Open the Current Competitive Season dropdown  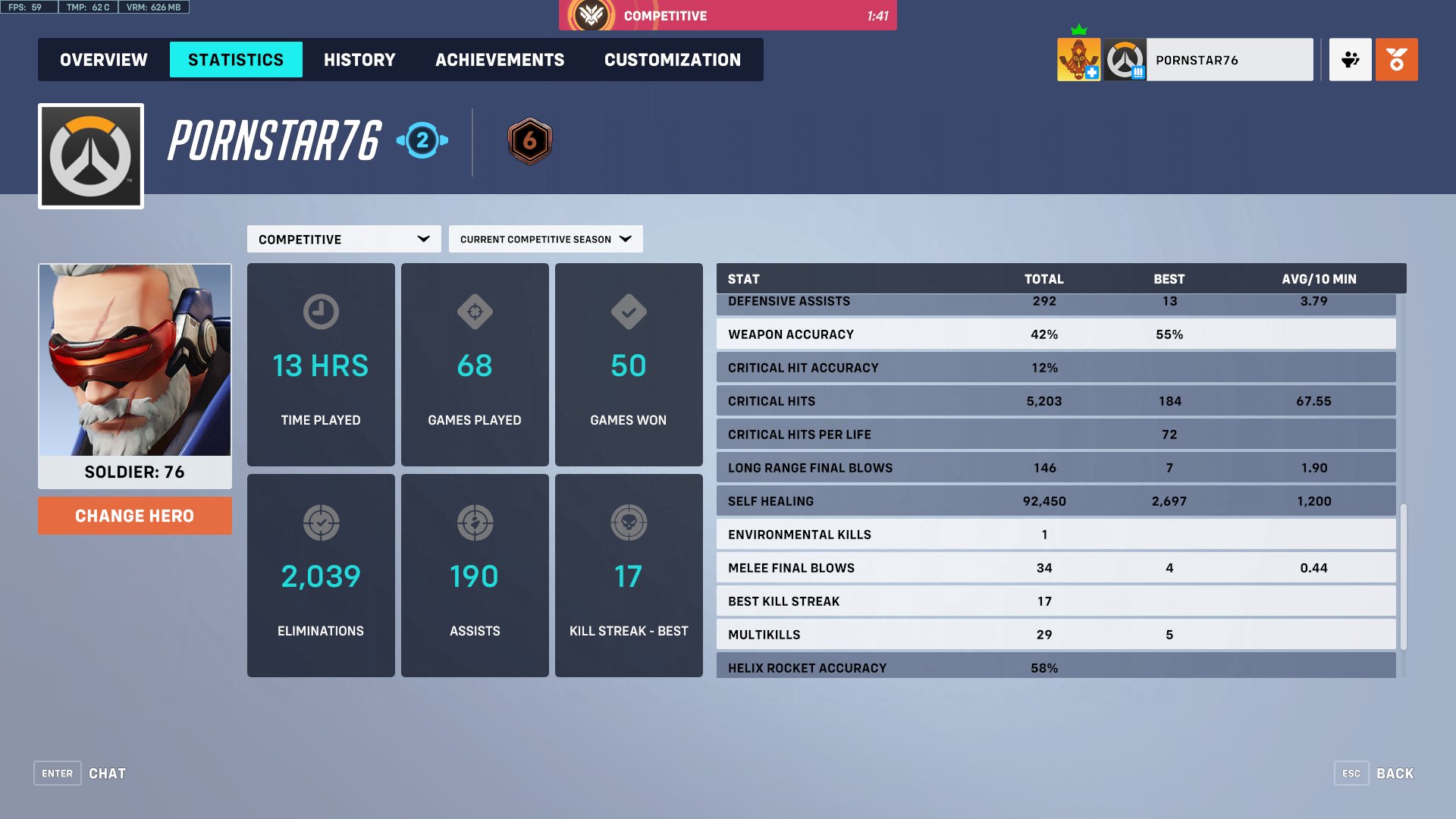(x=544, y=238)
